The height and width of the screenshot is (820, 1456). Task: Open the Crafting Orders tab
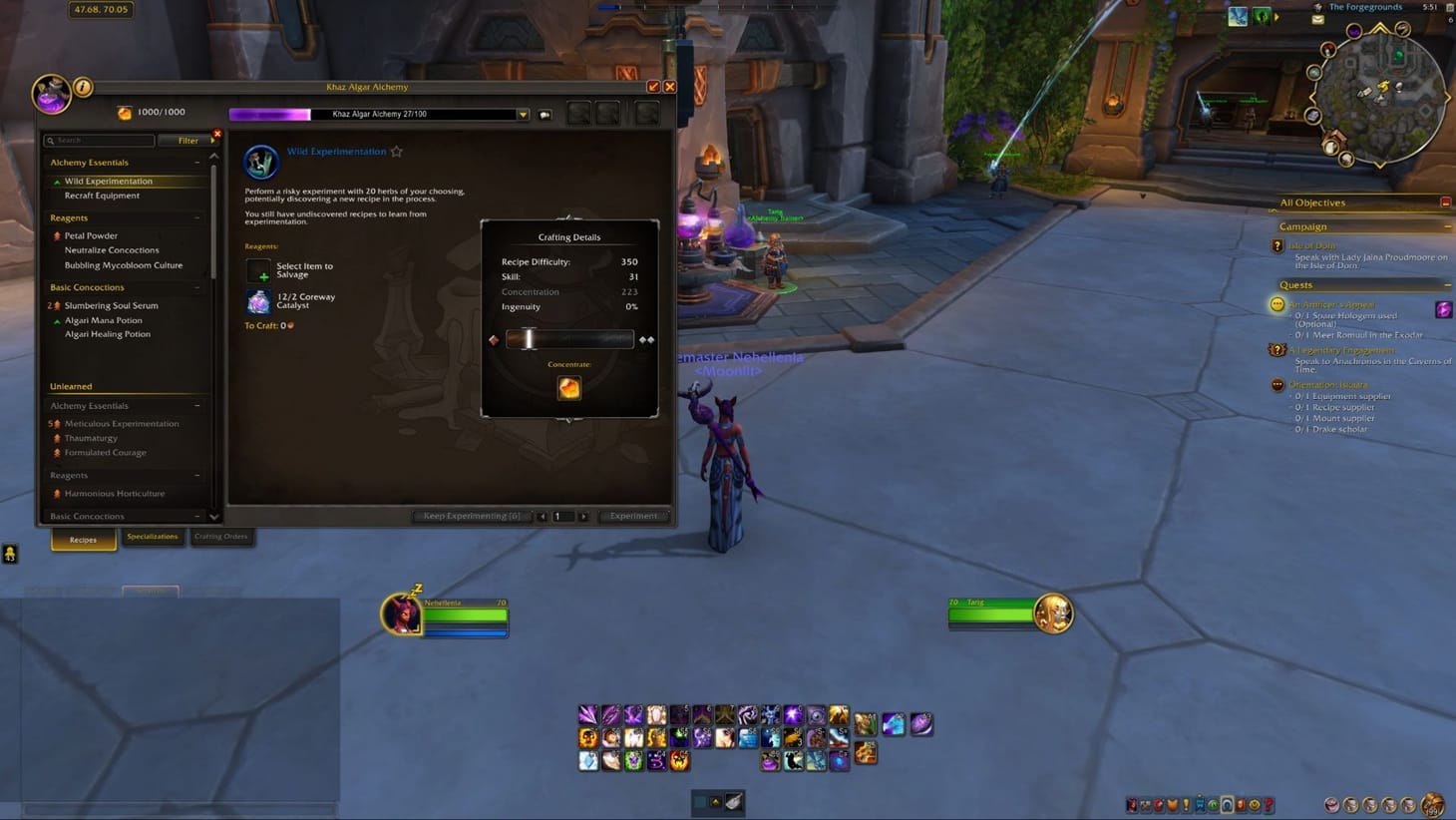coord(221,537)
